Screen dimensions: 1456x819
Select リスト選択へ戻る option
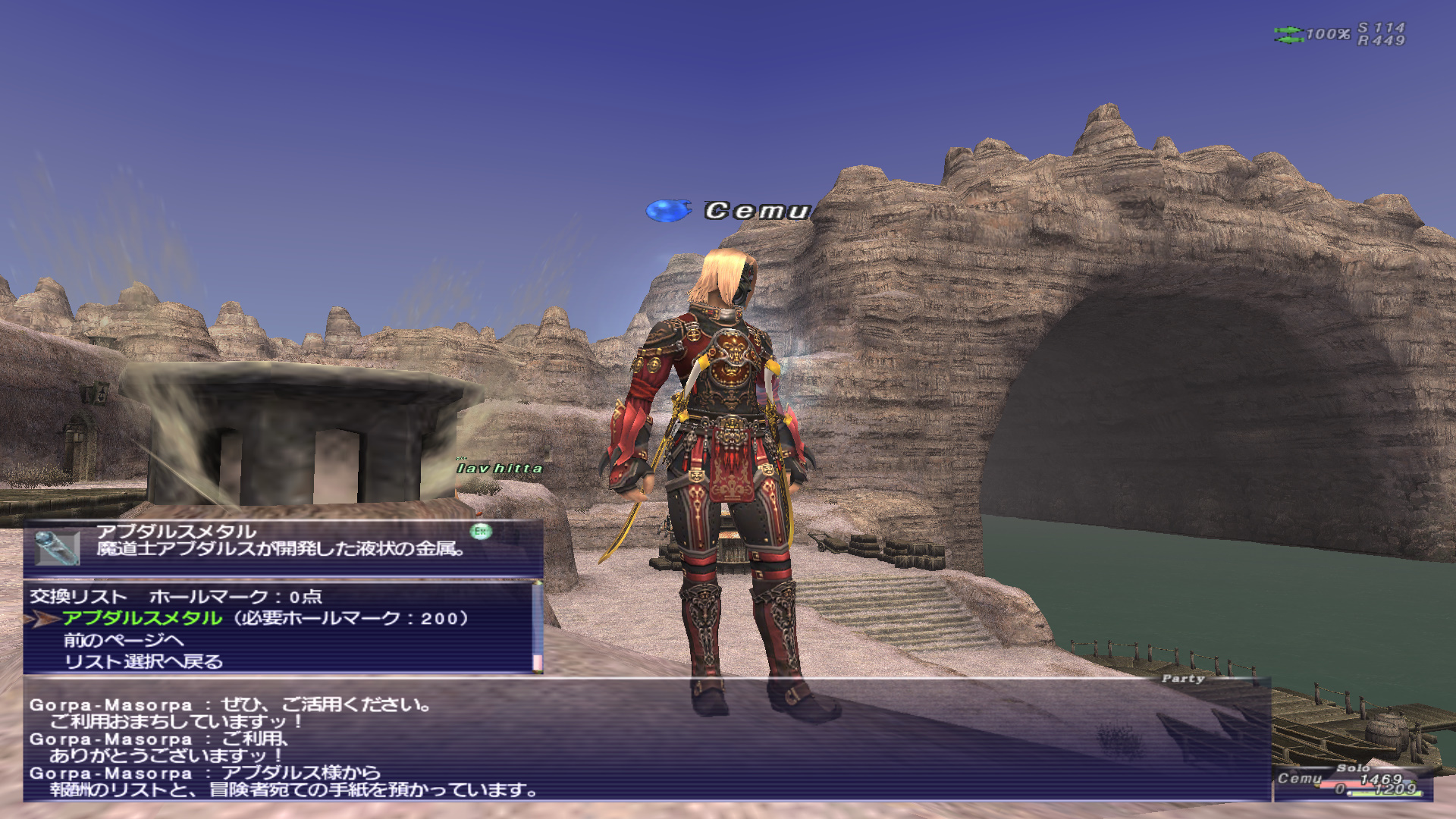tap(143, 662)
